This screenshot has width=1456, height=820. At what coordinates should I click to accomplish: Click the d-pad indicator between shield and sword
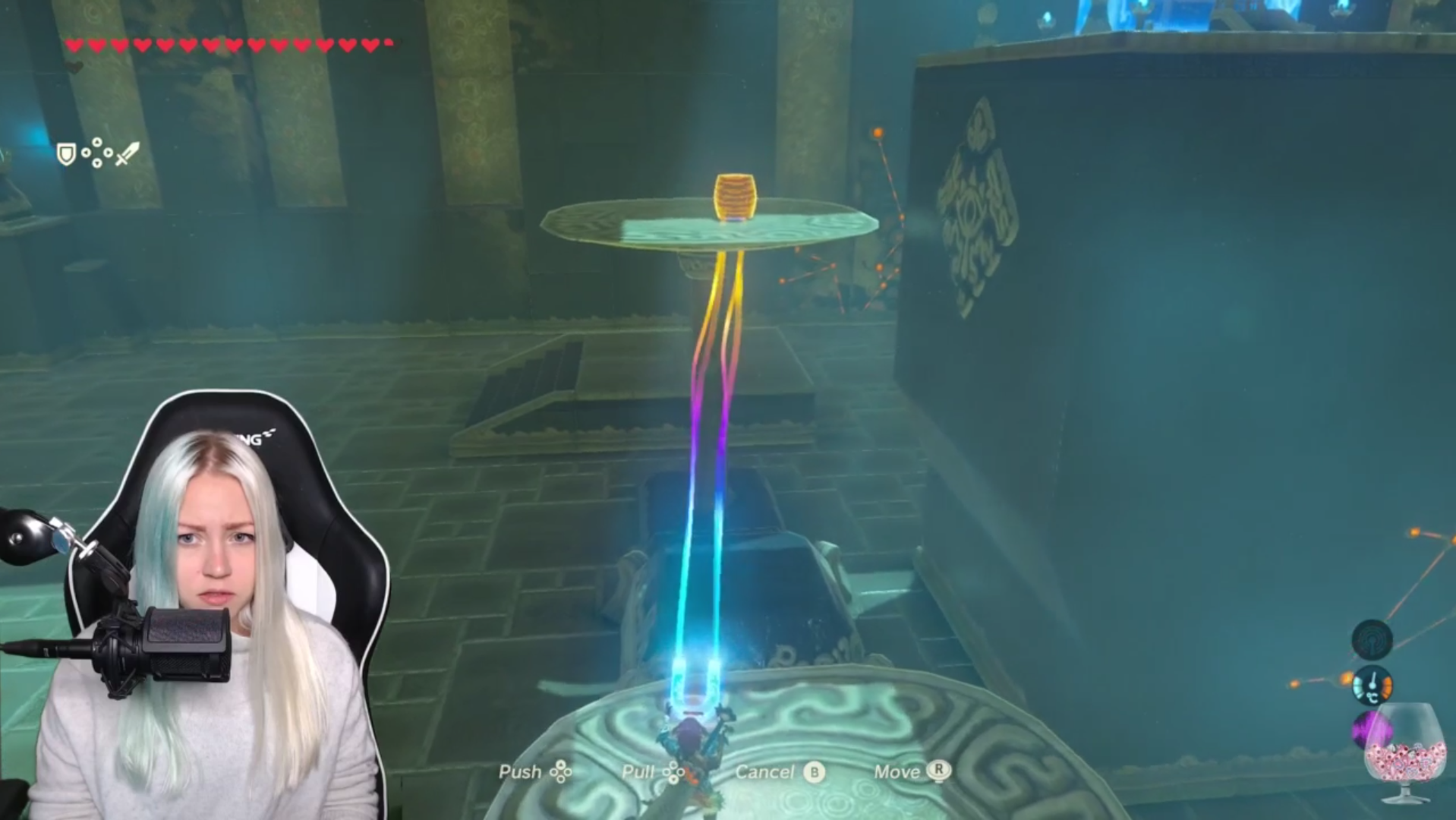click(x=96, y=153)
